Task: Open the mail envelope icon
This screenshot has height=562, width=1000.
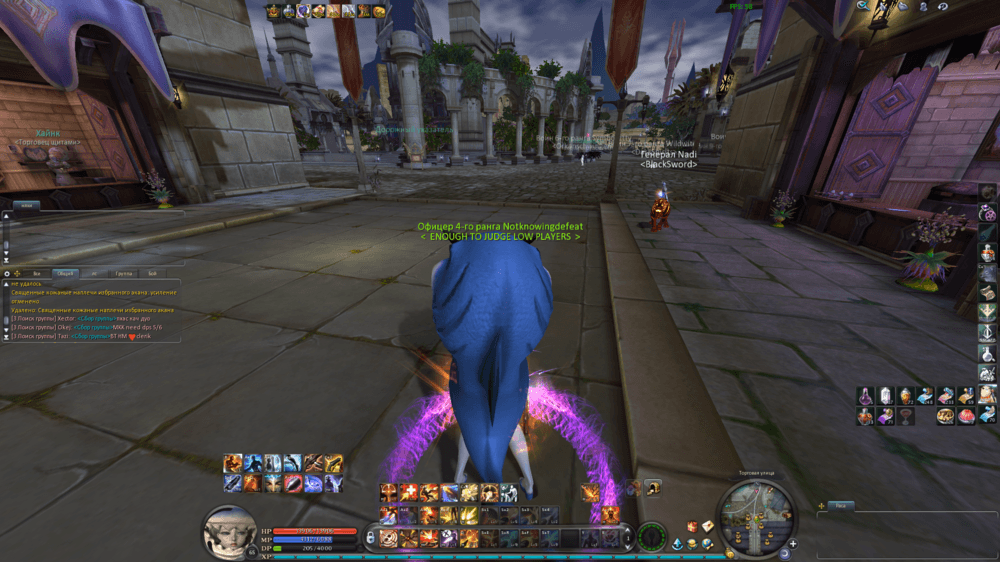Action: (x=708, y=527)
